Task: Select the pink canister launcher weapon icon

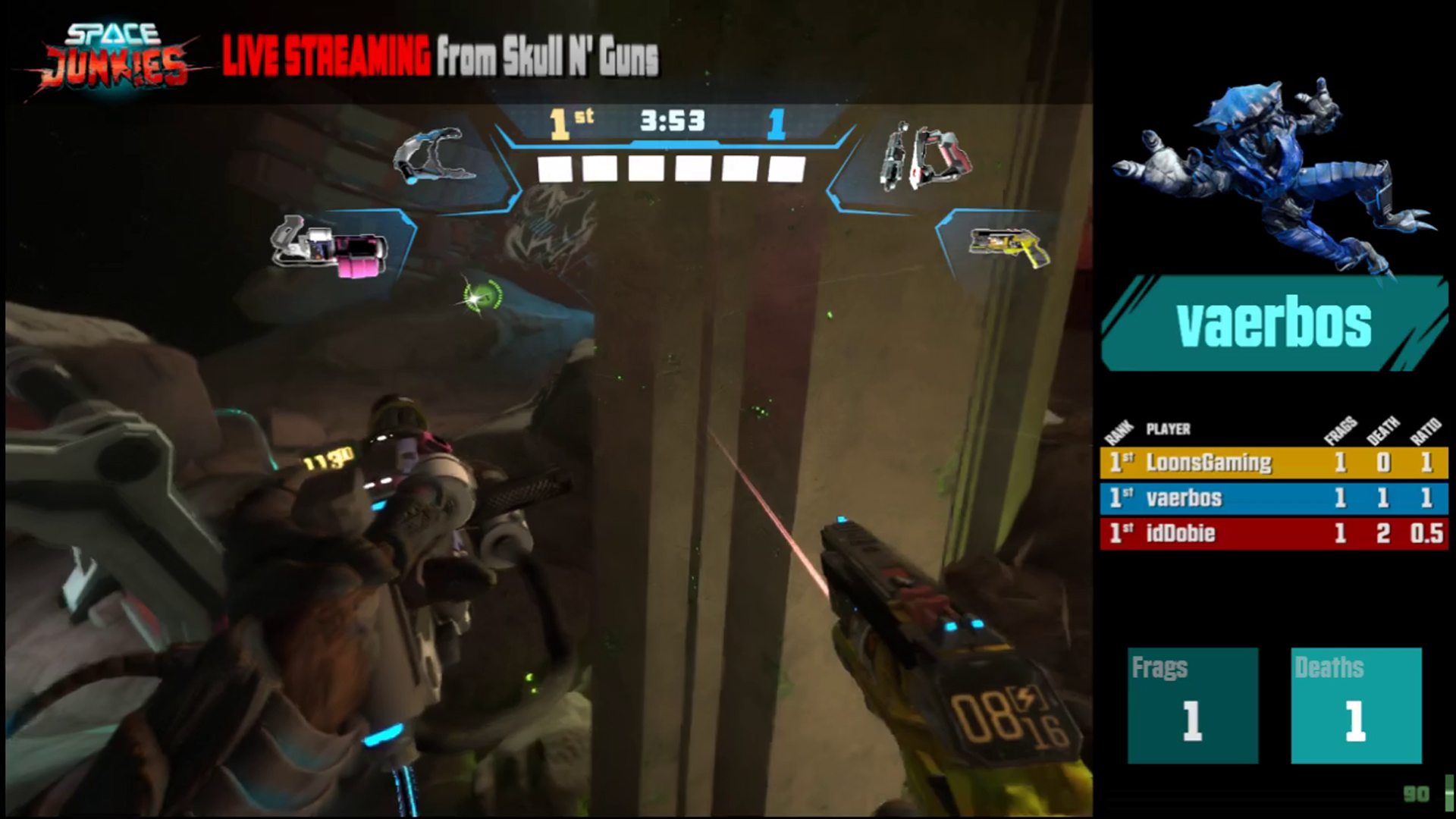Action: 331,246
